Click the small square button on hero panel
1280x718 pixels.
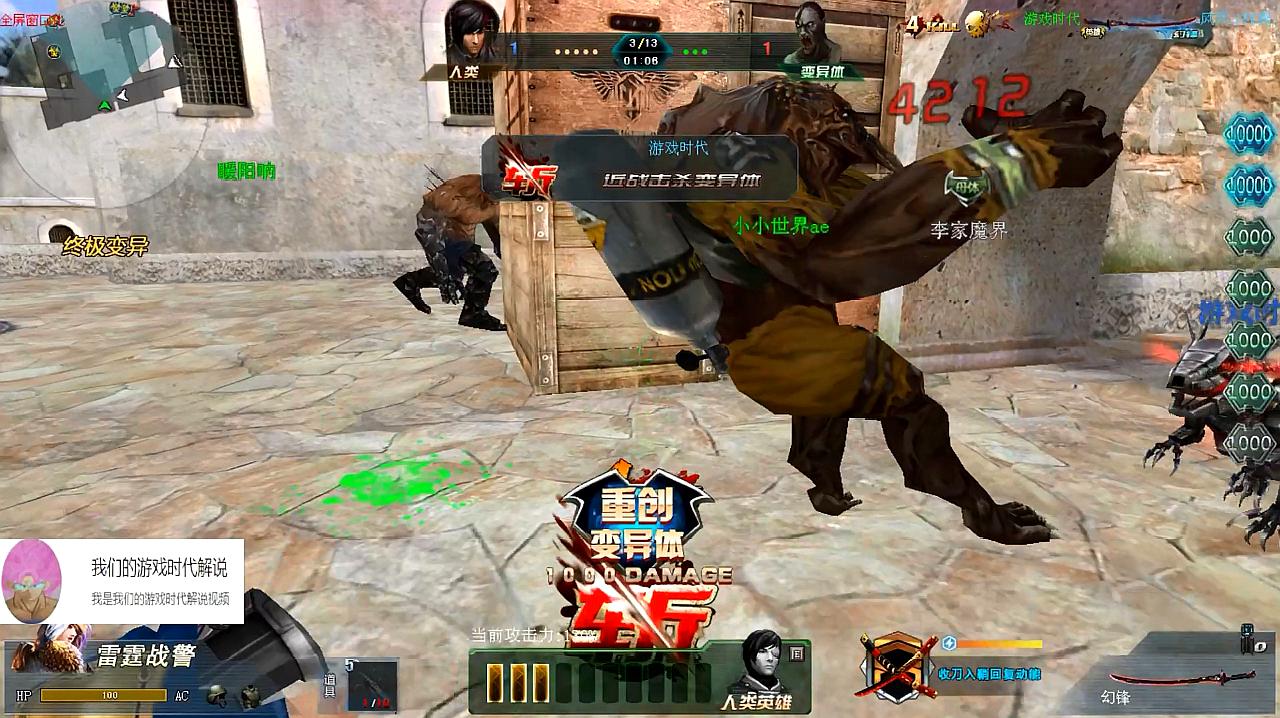pyautogui.click(x=796, y=654)
